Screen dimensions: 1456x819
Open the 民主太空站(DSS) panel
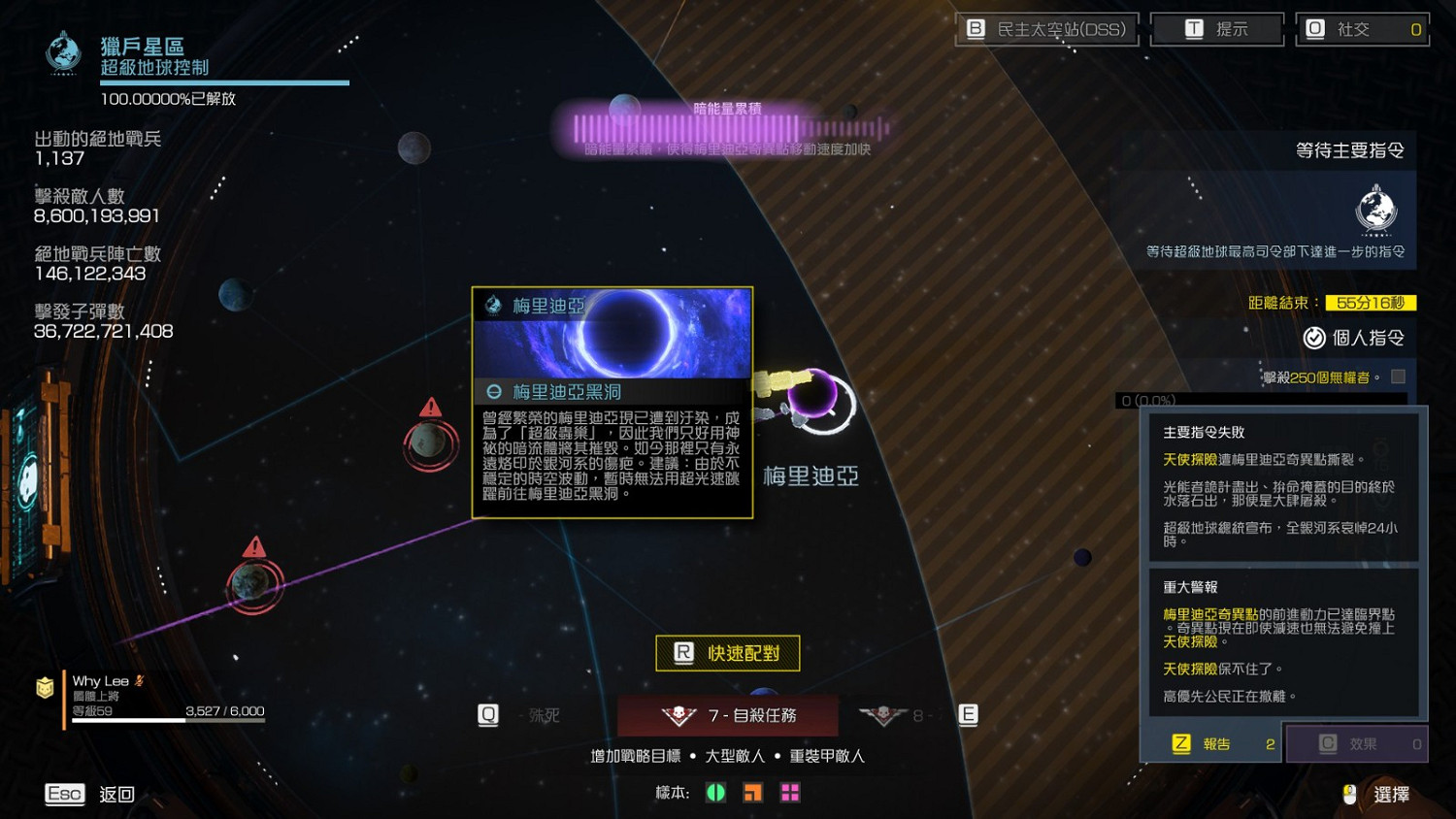click(1046, 28)
